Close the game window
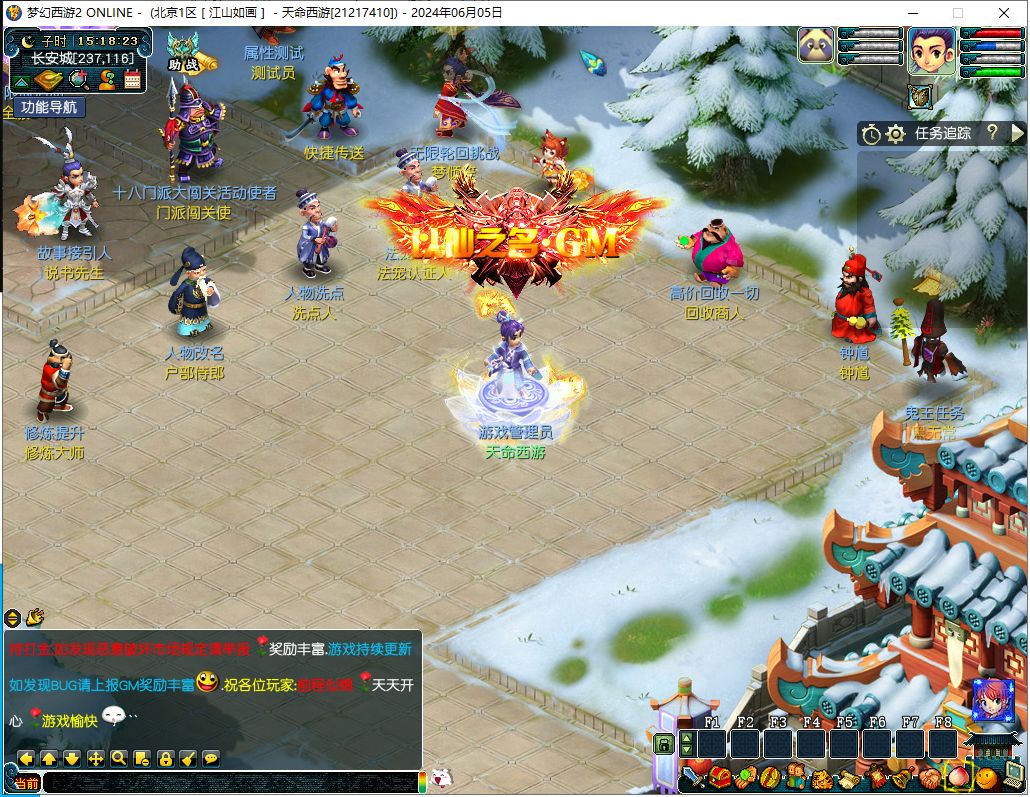This screenshot has width=1030, height=797. [1003, 13]
